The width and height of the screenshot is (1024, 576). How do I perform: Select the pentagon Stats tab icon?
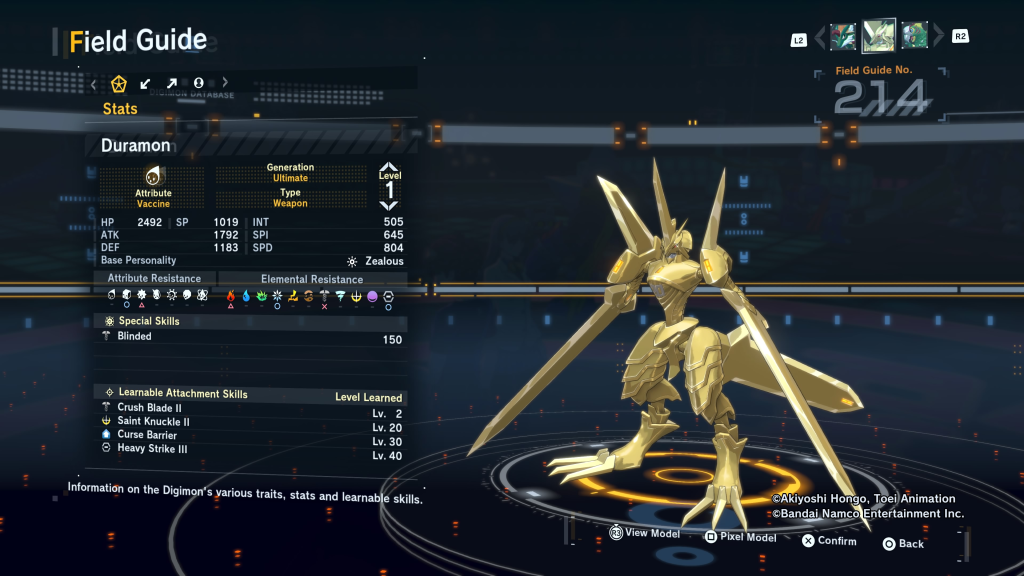coord(120,83)
